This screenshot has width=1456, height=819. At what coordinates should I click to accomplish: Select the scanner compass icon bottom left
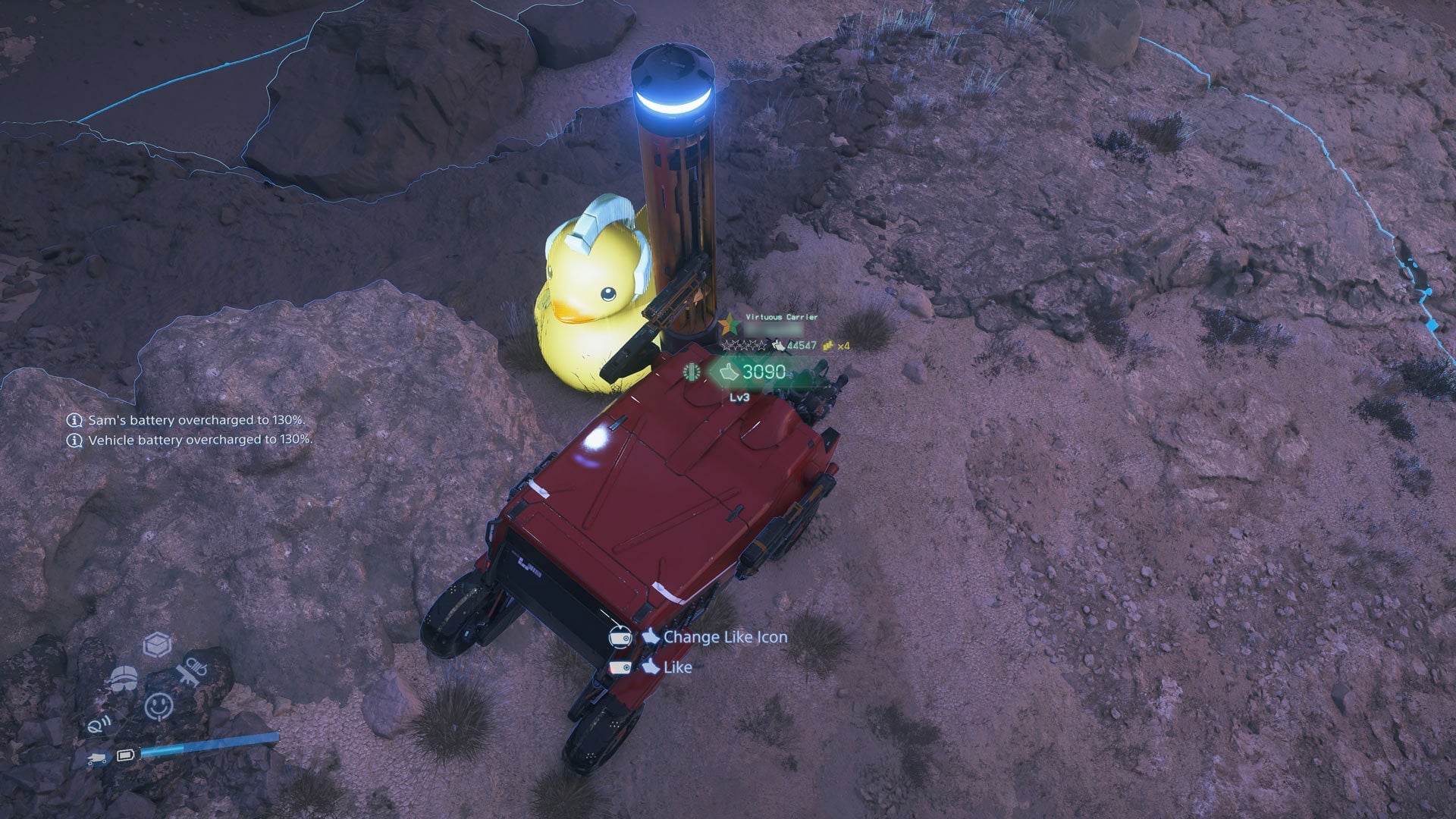click(x=99, y=725)
